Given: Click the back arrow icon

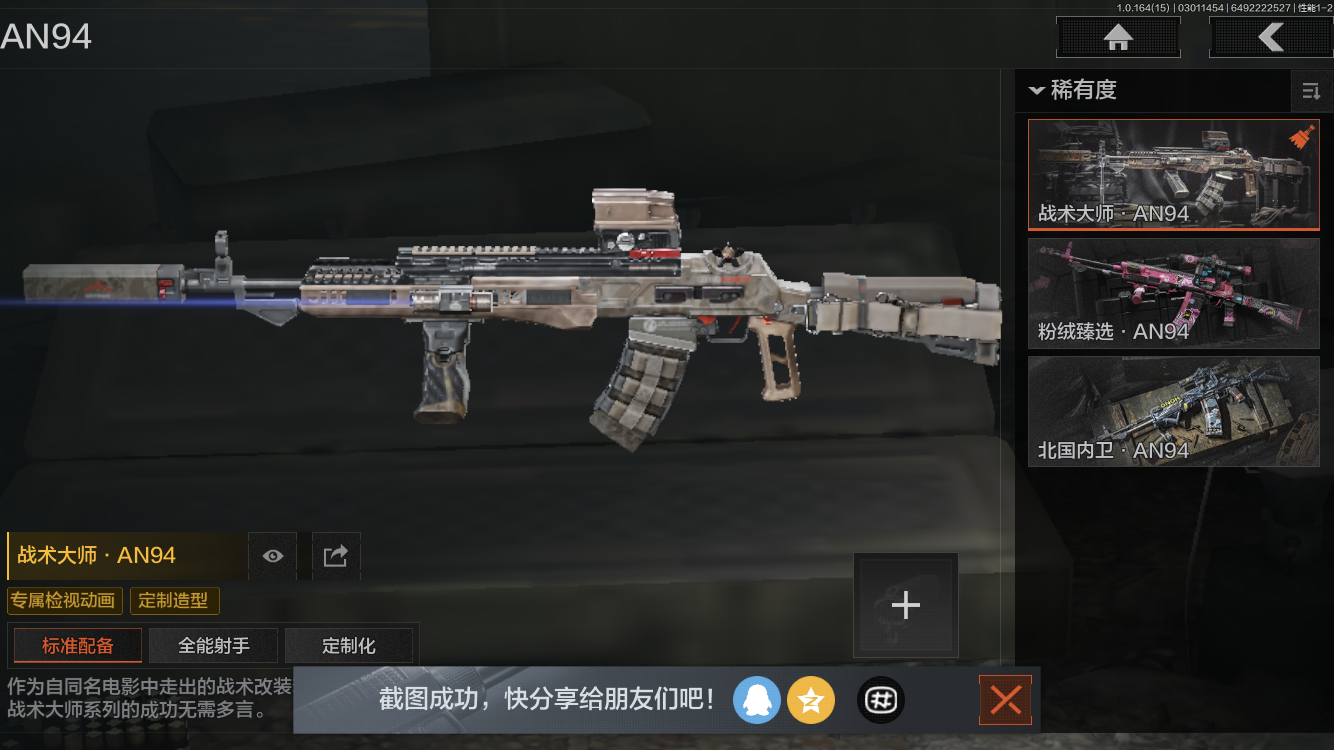Looking at the screenshot, I should [1272, 37].
